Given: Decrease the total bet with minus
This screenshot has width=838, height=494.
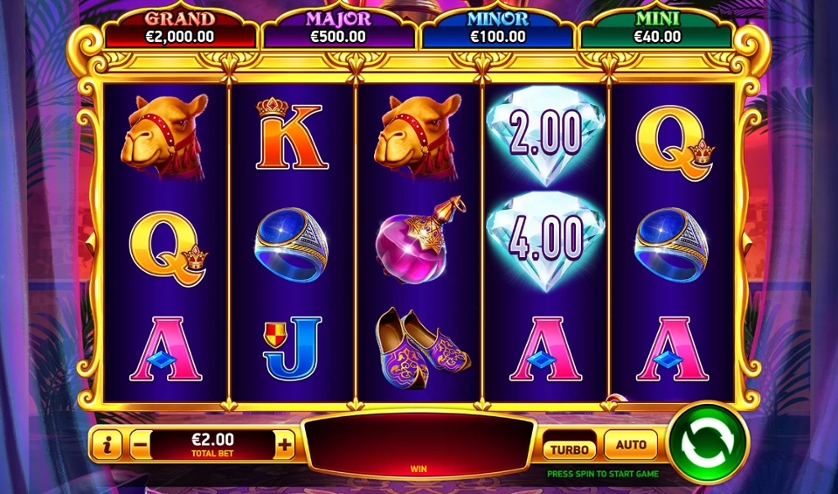Looking at the screenshot, I should (141, 444).
